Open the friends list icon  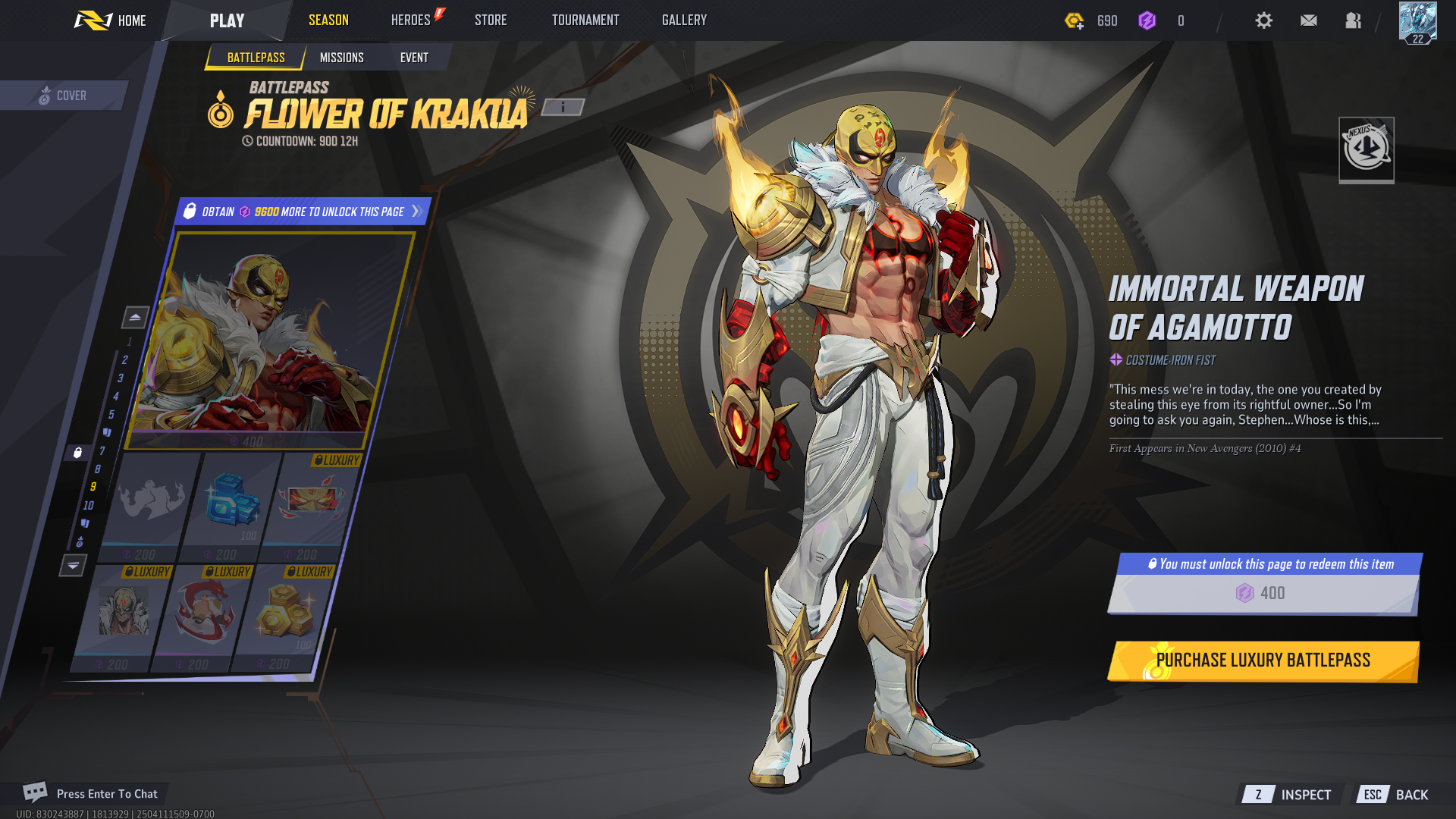pyautogui.click(x=1354, y=20)
